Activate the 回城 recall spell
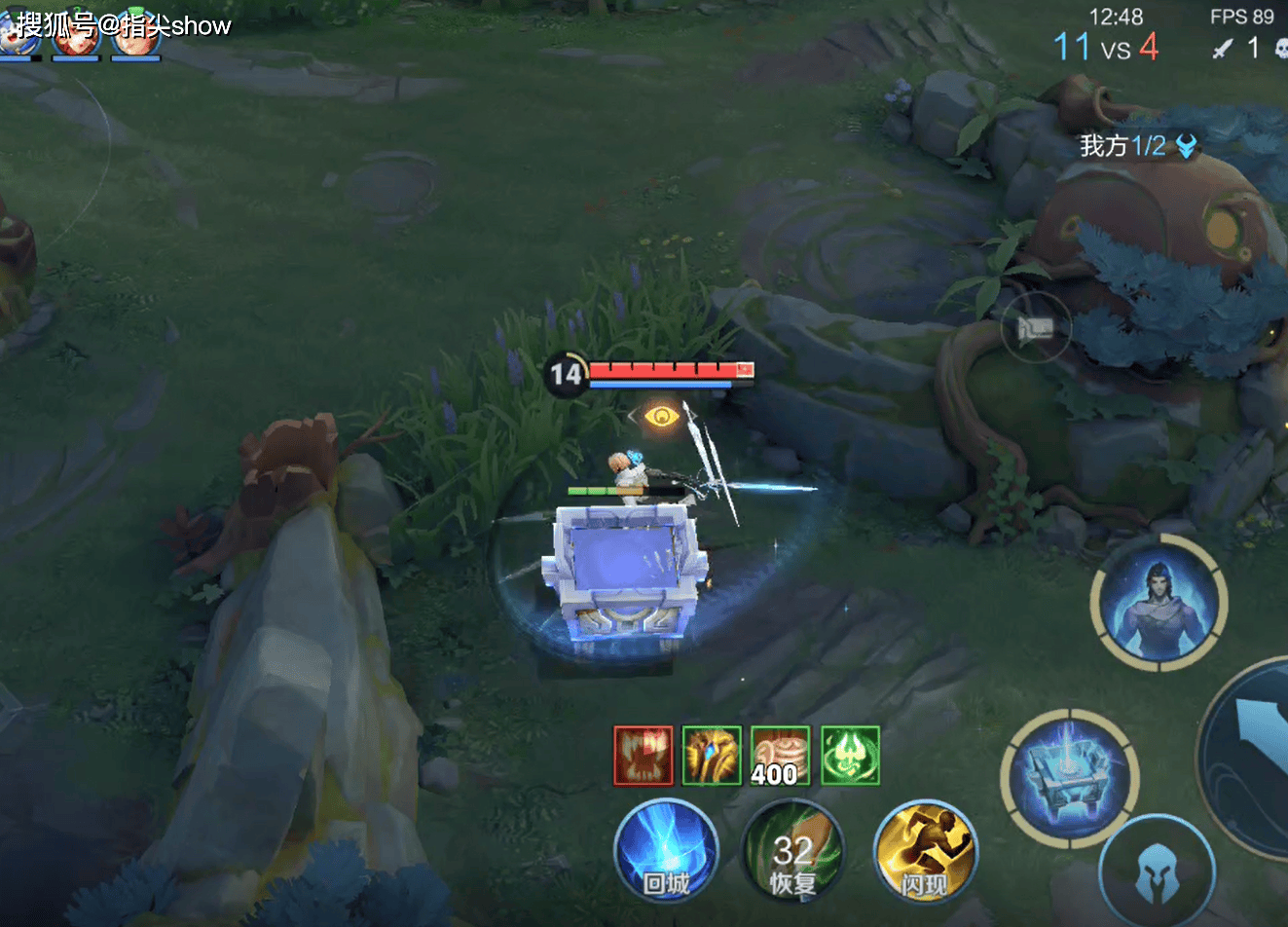1288x927 pixels. (666, 850)
